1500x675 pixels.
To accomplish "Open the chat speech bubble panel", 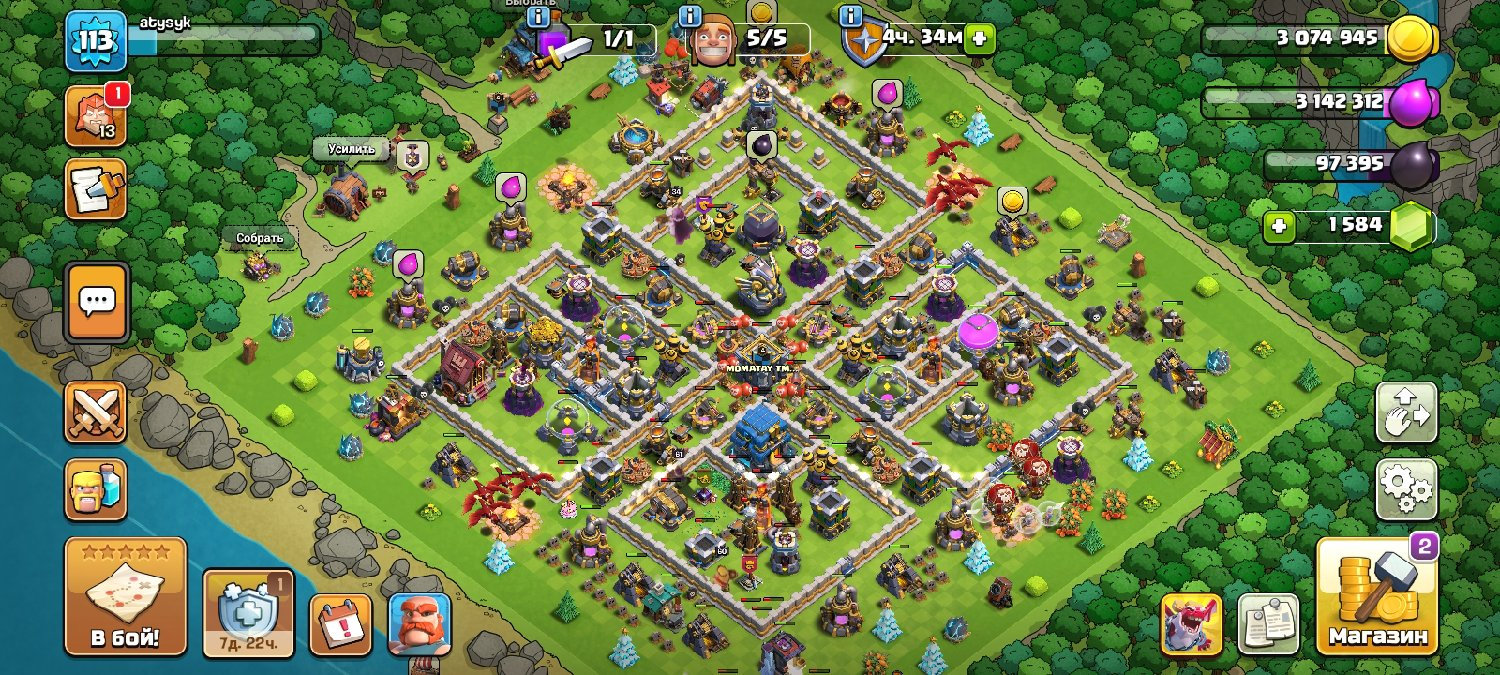I will pos(96,301).
